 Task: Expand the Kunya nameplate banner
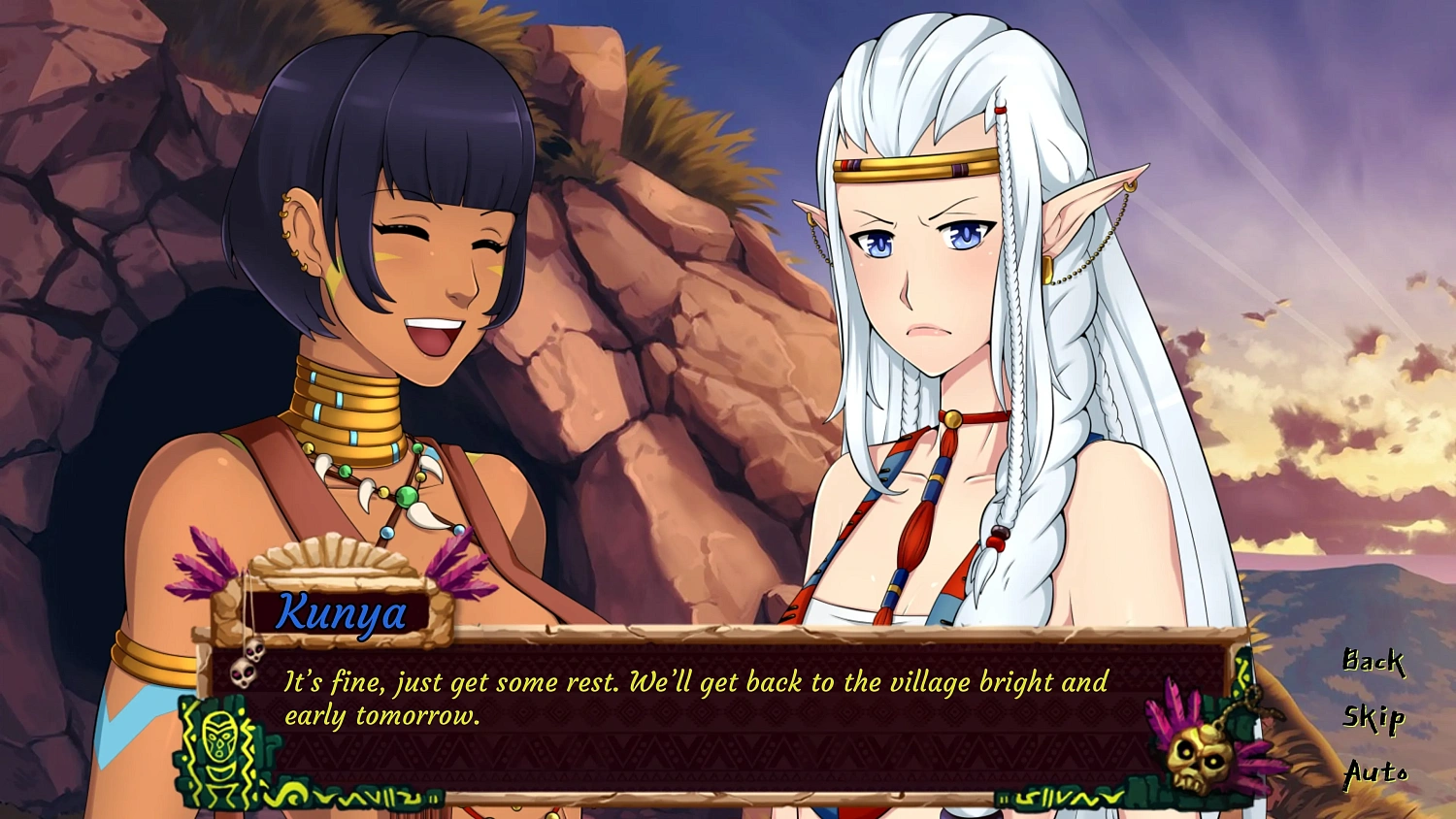[340, 613]
